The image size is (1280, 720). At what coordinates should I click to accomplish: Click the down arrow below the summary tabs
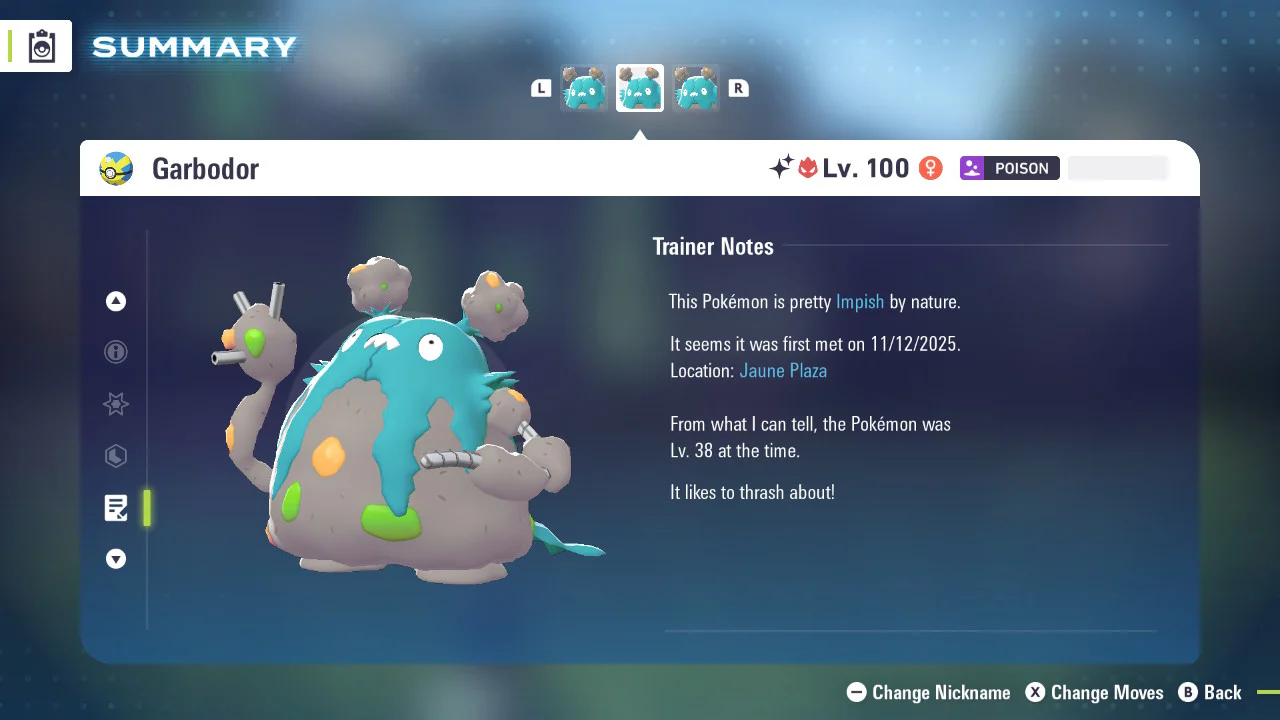pos(116,559)
